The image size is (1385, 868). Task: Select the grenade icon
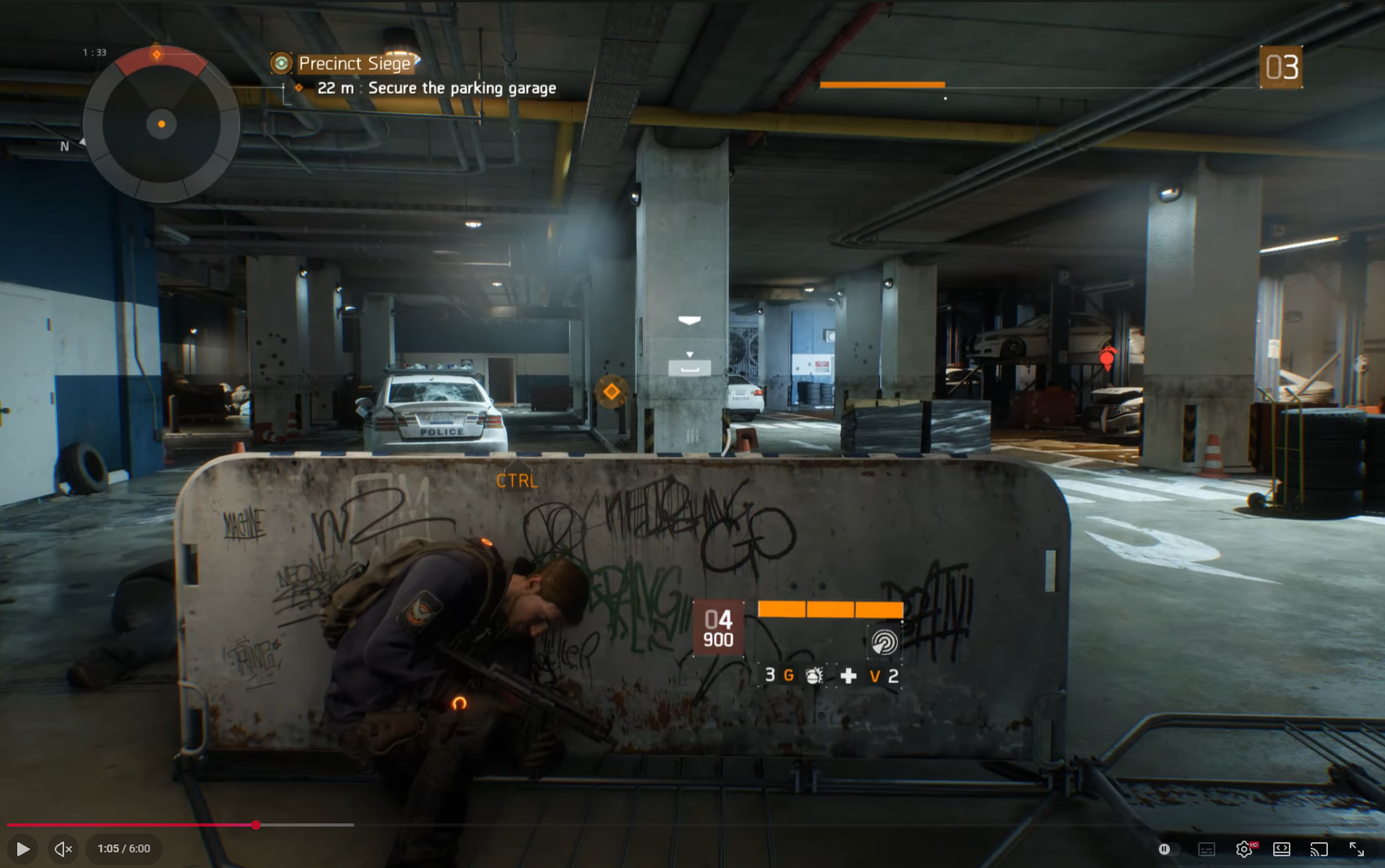coord(814,676)
